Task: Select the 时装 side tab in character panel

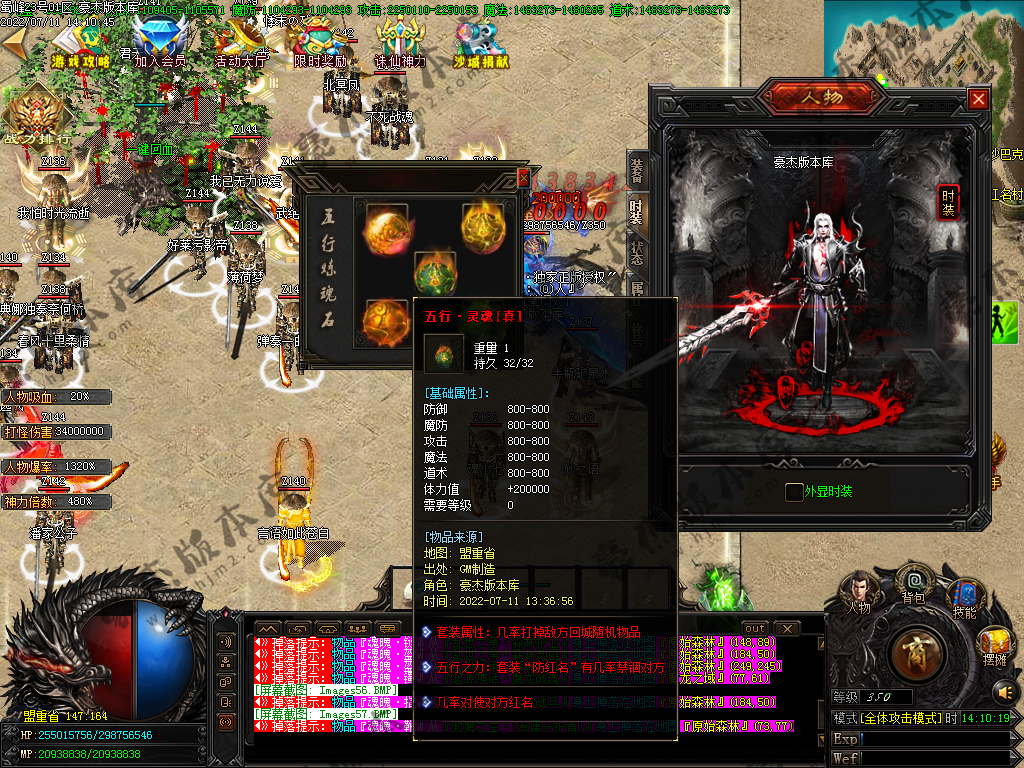Action: (947, 202)
